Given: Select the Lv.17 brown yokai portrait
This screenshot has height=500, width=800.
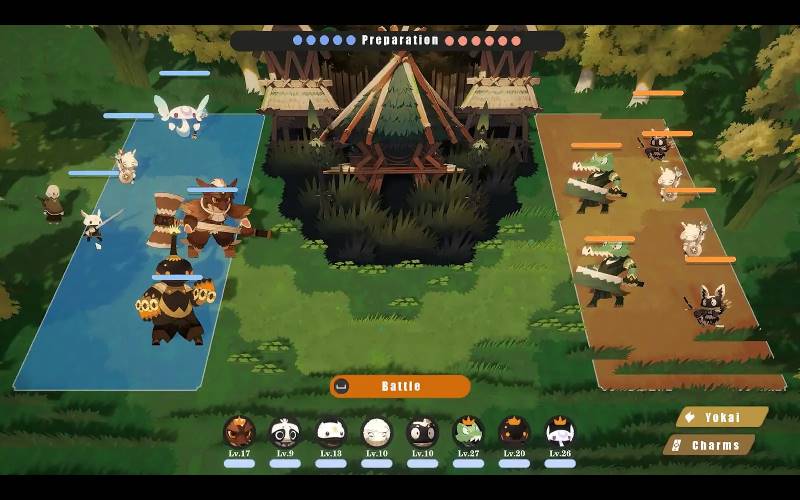Looking at the screenshot, I should pos(239,432).
